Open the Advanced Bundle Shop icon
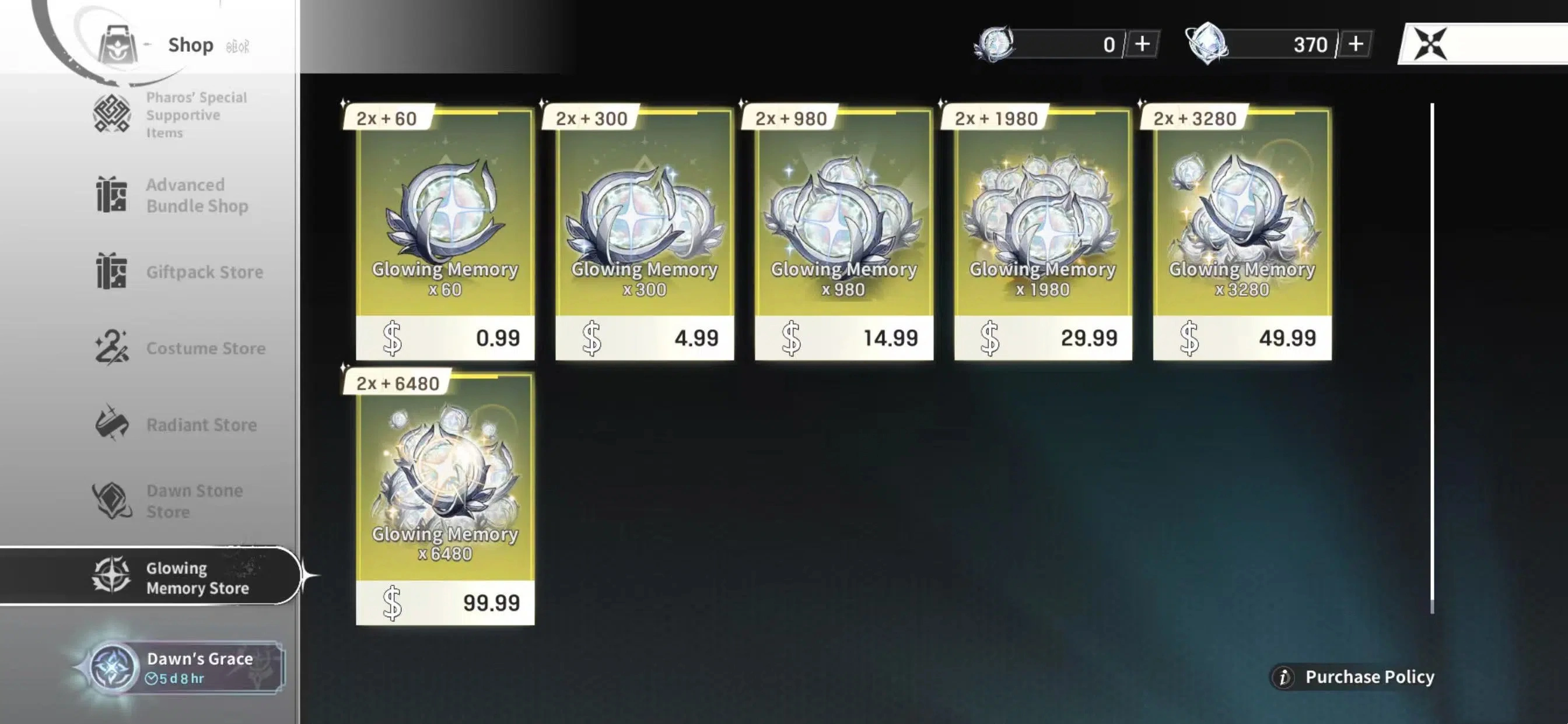The width and height of the screenshot is (1568, 724). (x=113, y=194)
